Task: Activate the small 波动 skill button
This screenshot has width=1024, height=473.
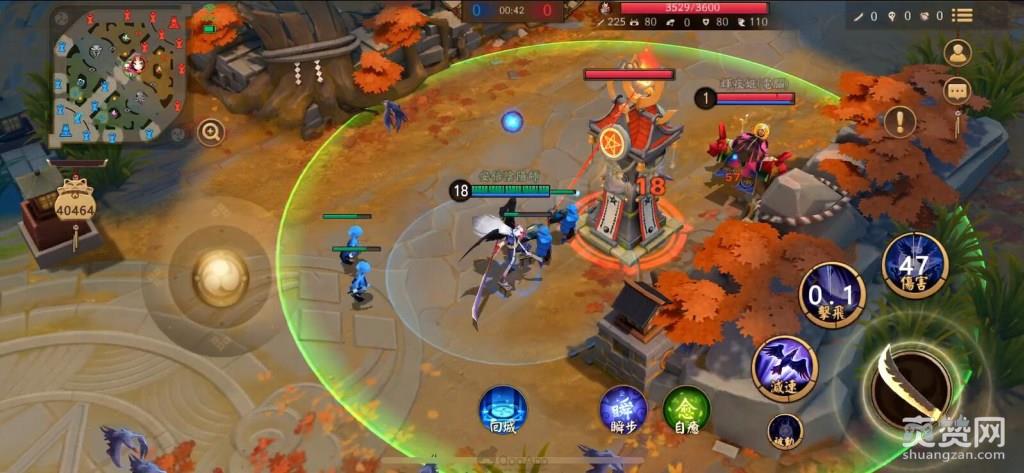Action: [x=785, y=431]
